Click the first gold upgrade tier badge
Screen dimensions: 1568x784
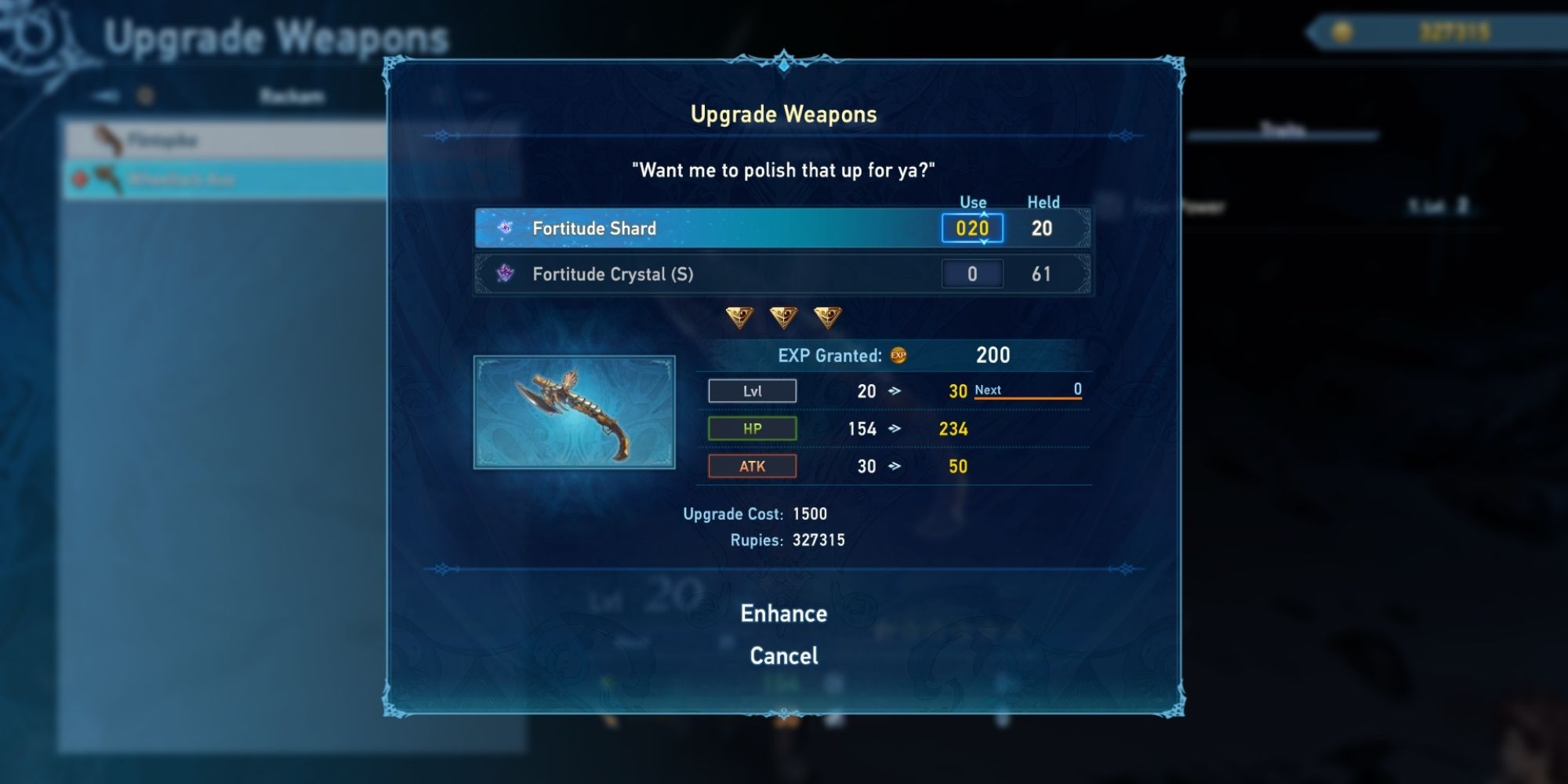point(739,316)
